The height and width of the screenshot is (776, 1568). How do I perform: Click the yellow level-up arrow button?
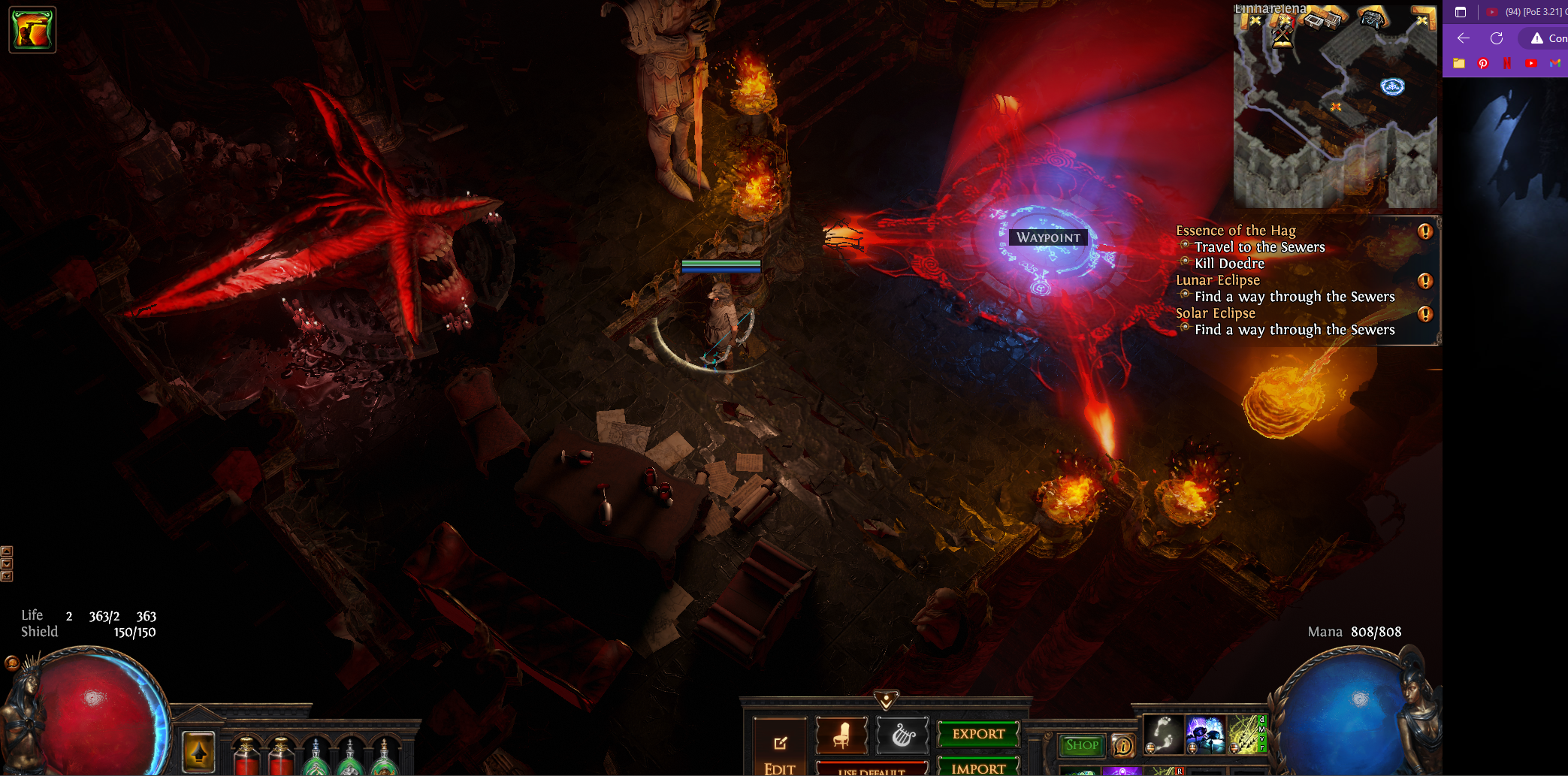[x=199, y=751]
